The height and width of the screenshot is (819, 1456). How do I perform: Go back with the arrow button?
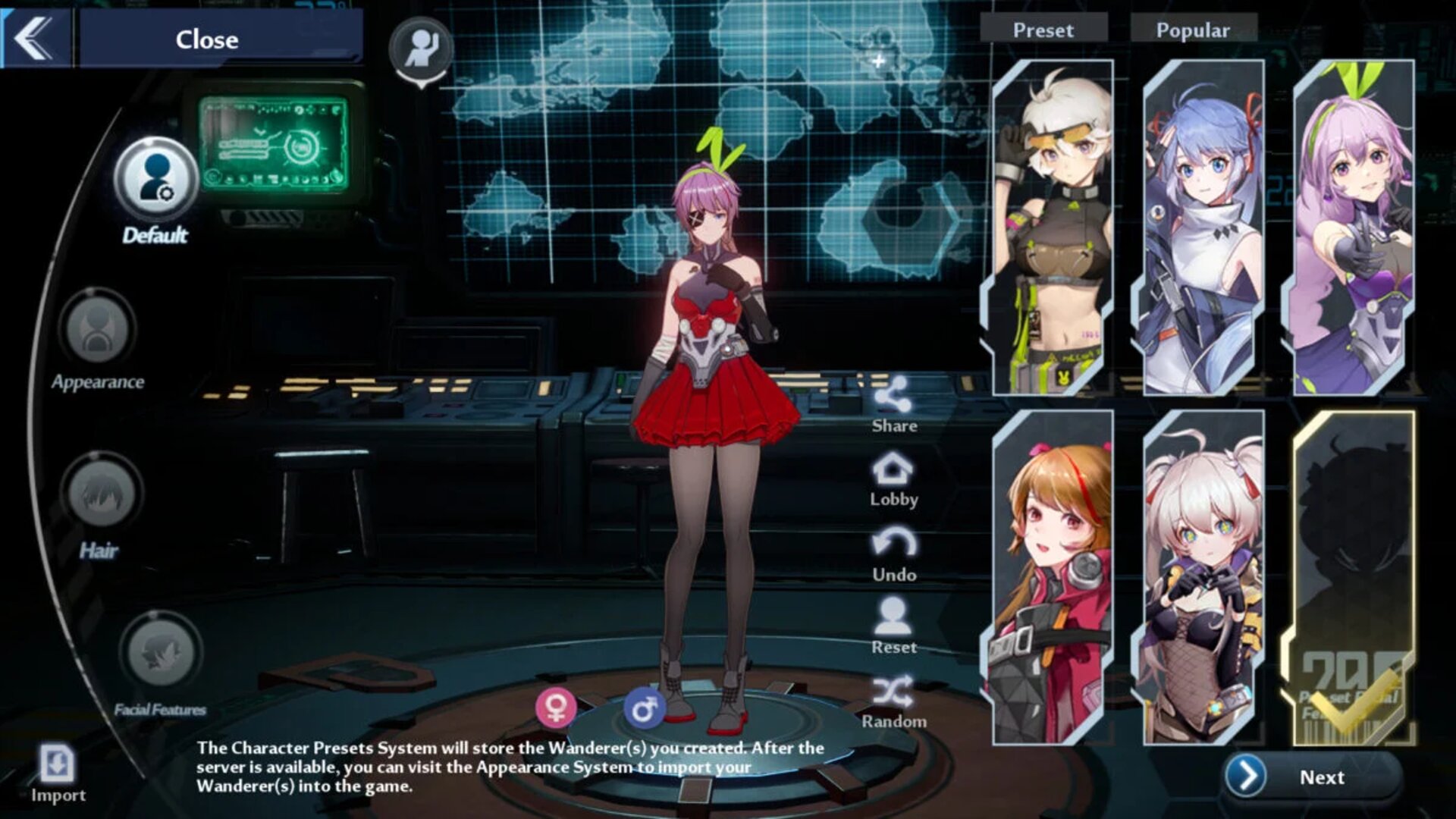point(35,38)
